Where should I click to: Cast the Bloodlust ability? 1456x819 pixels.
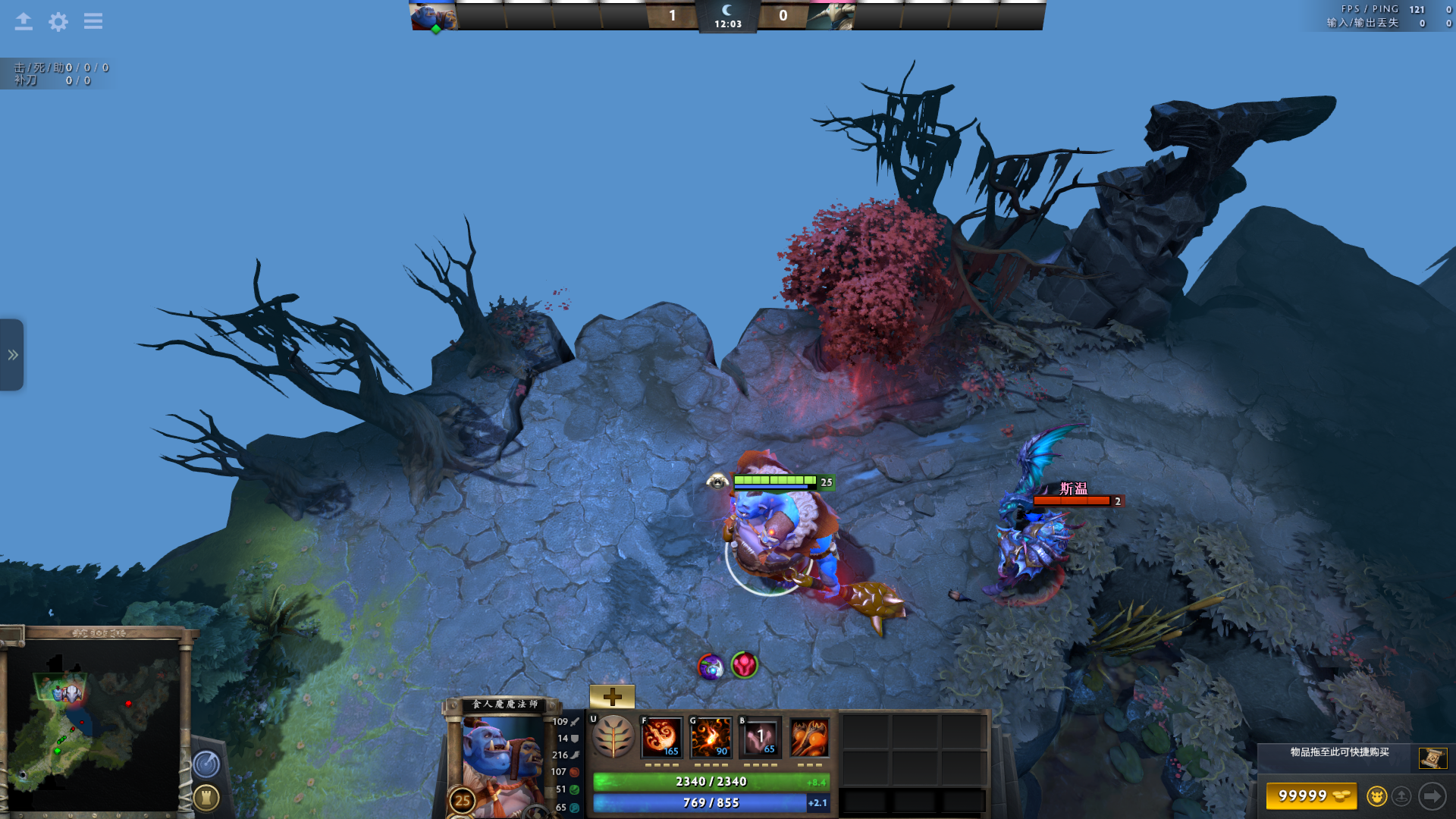[760, 737]
